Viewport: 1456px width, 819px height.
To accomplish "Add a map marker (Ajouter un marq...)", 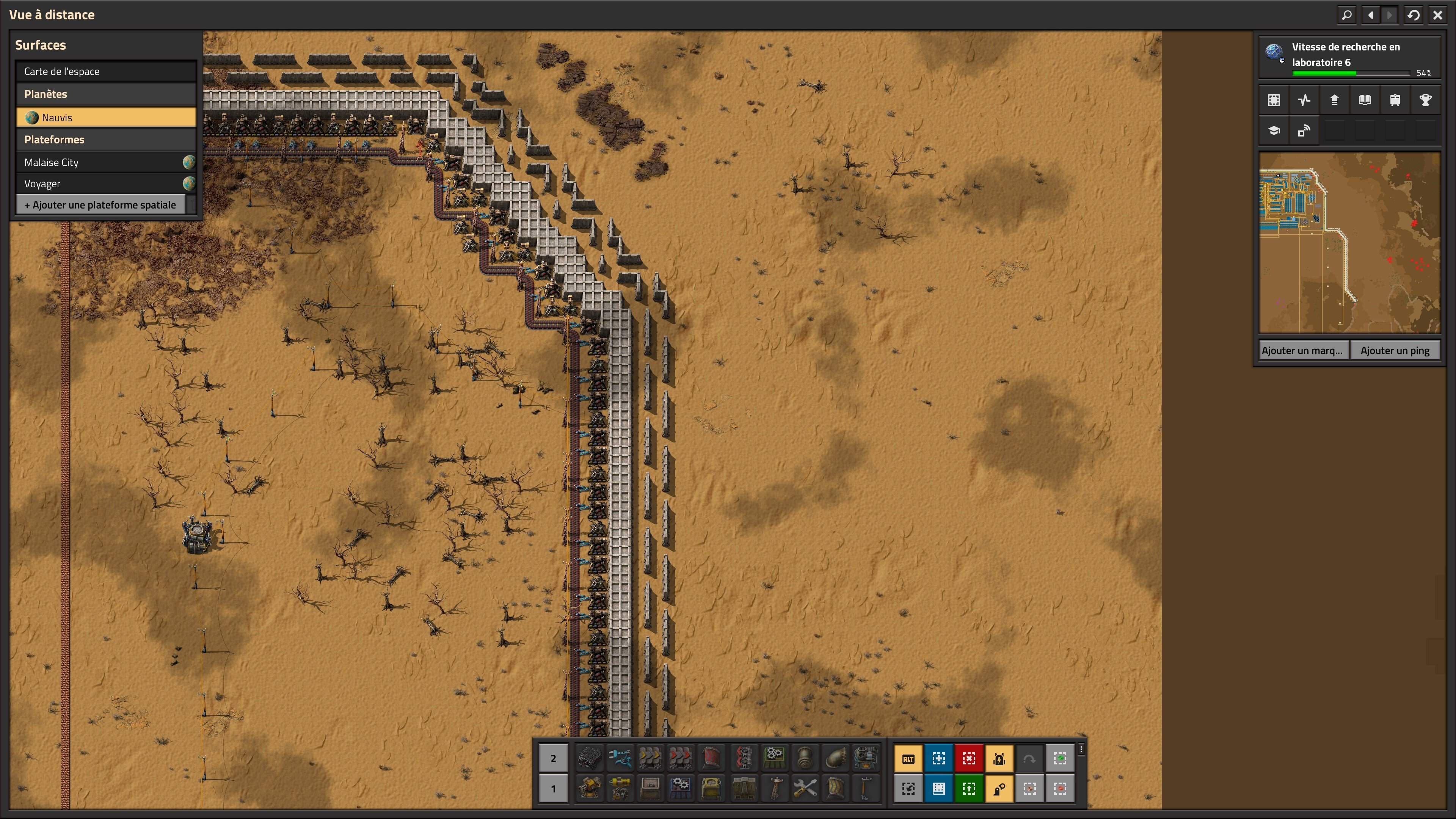I will coord(1302,350).
